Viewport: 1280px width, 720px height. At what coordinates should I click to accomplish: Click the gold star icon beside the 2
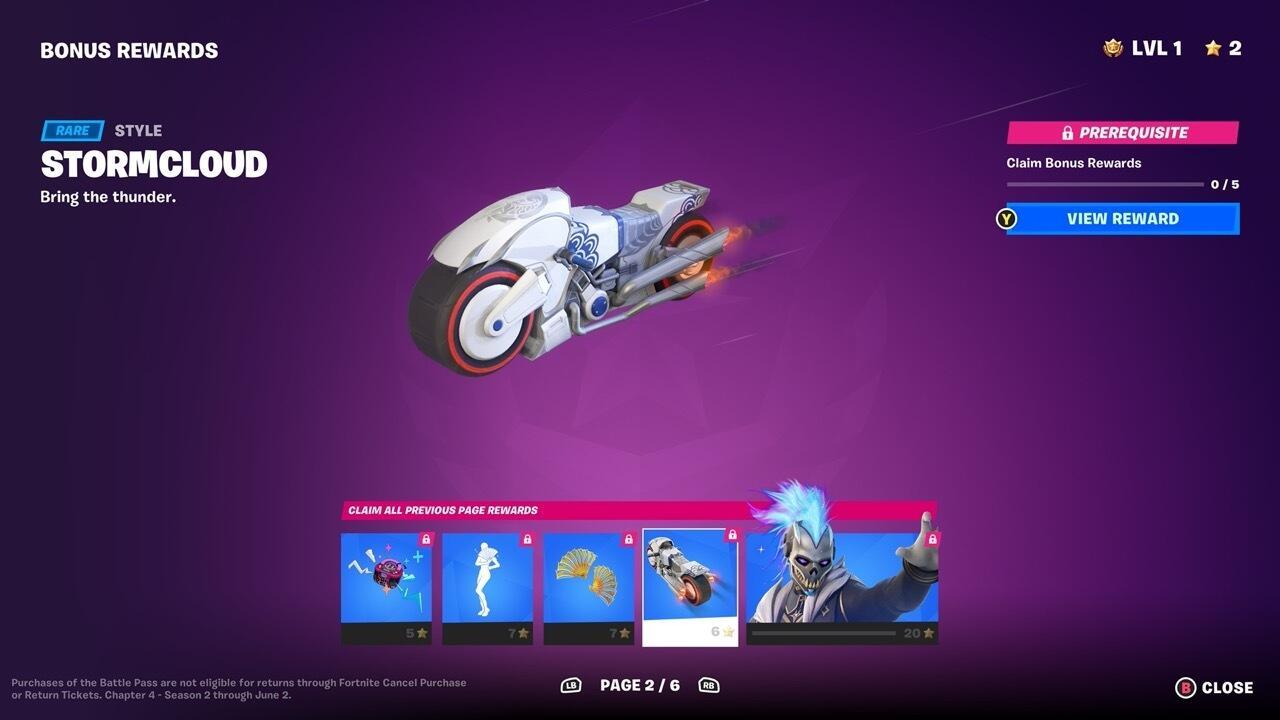tap(1213, 46)
